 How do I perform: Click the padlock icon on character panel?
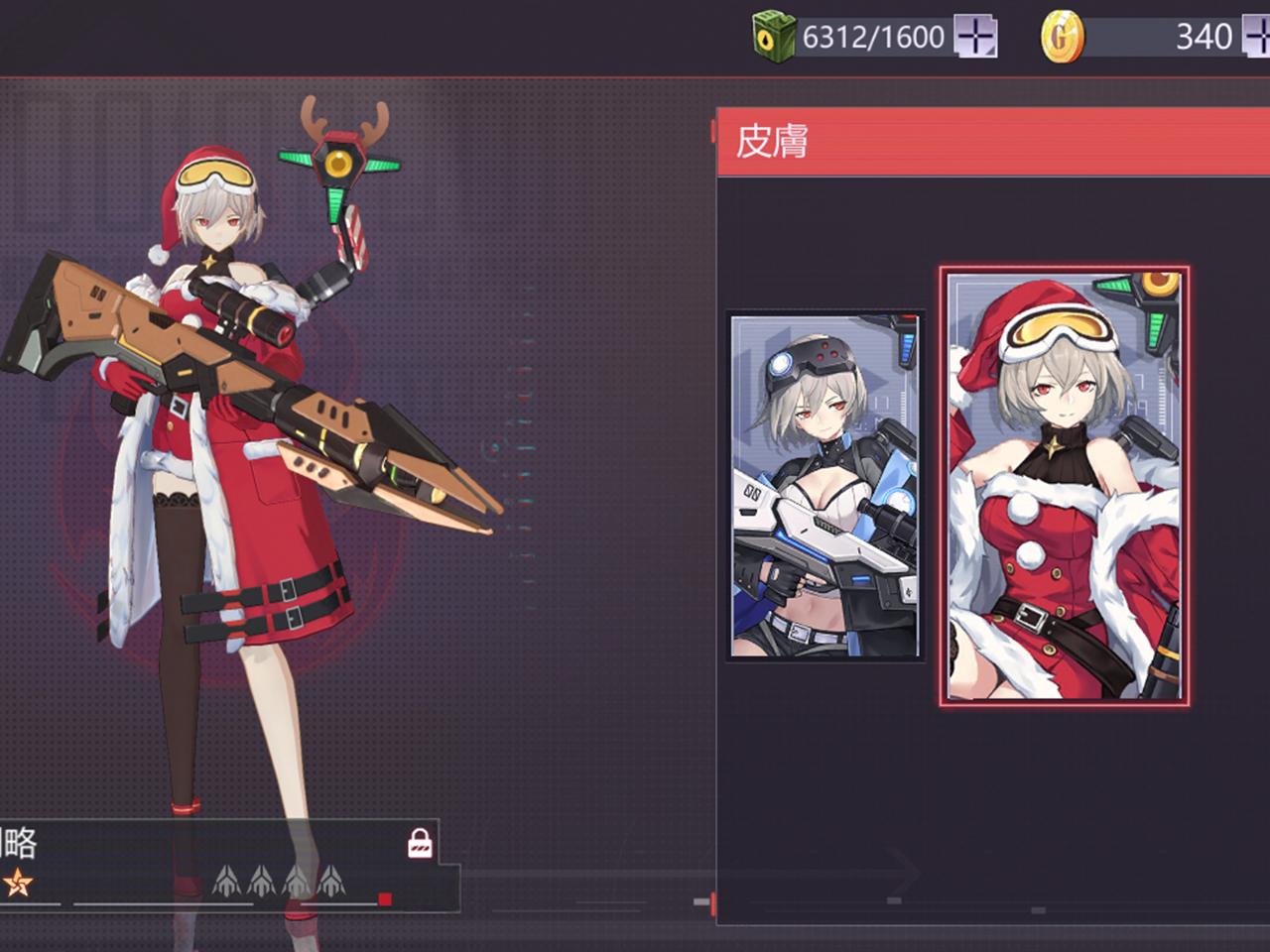pyautogui.click(x=420, y=843)
